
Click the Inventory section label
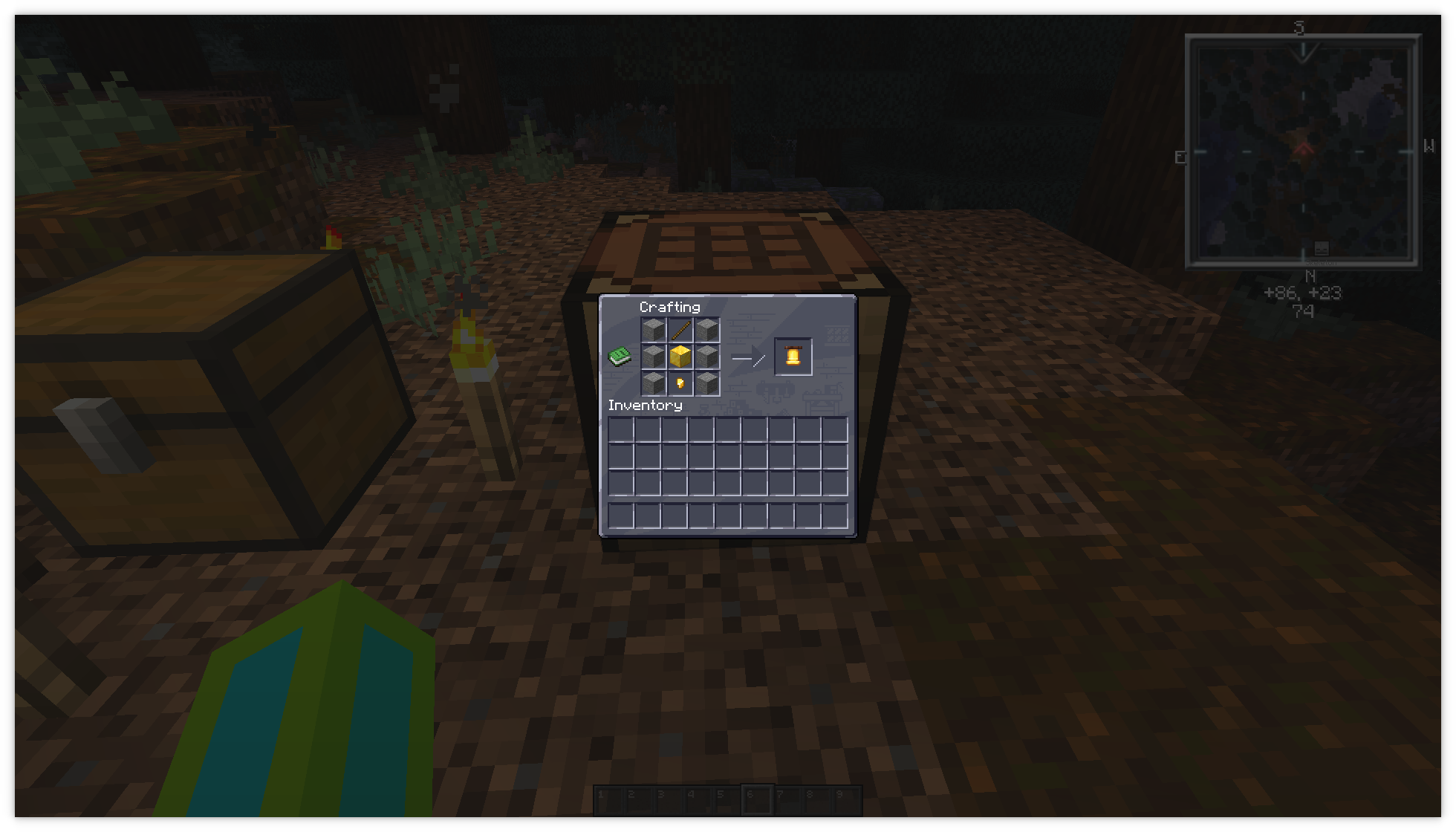(644, 406)
